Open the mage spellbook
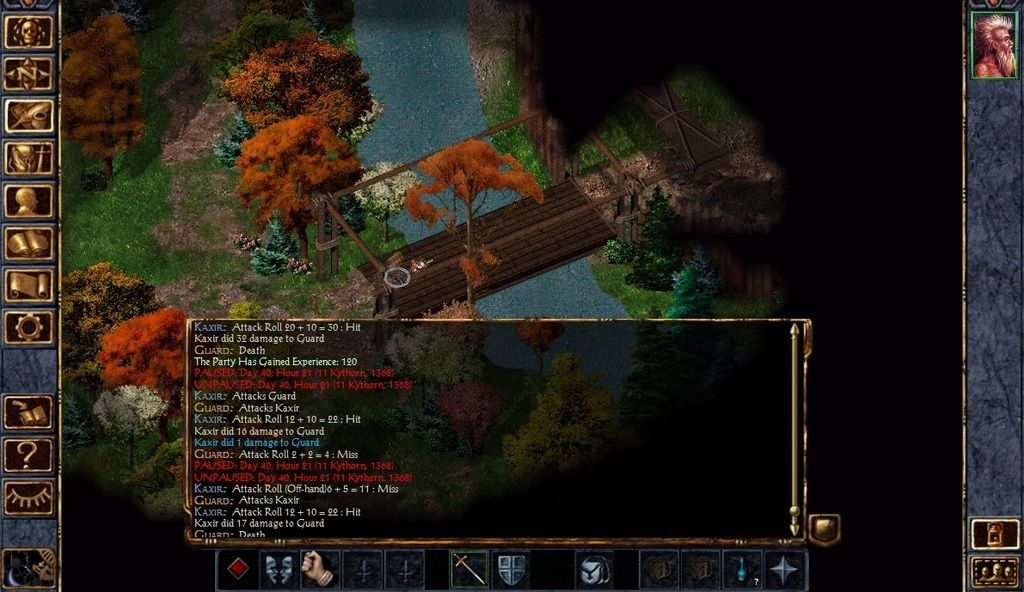This screenshot has width=1024, height=592. pyautogui.click(x=29, y=242)
